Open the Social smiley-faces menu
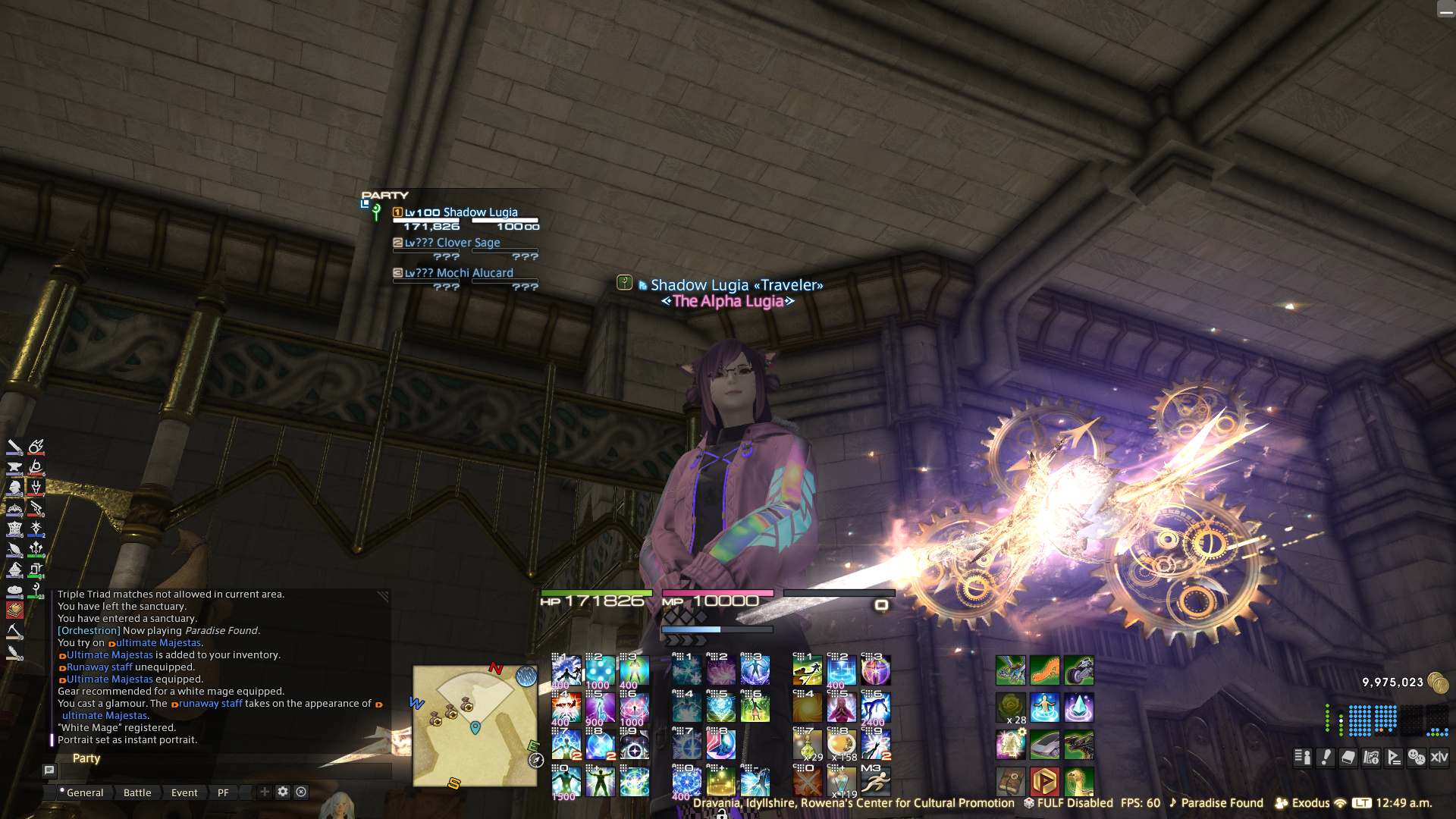The image size is (1456, 819). pyautogui.click(x=1417, y=757)
